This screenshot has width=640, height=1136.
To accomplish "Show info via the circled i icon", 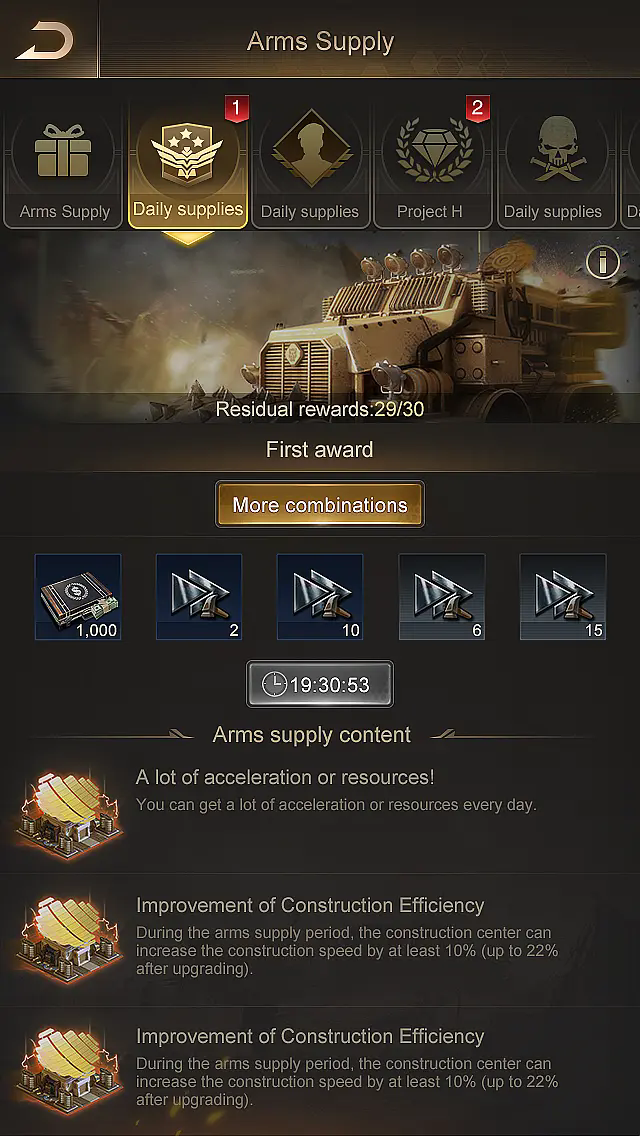I will pos(602,263).
